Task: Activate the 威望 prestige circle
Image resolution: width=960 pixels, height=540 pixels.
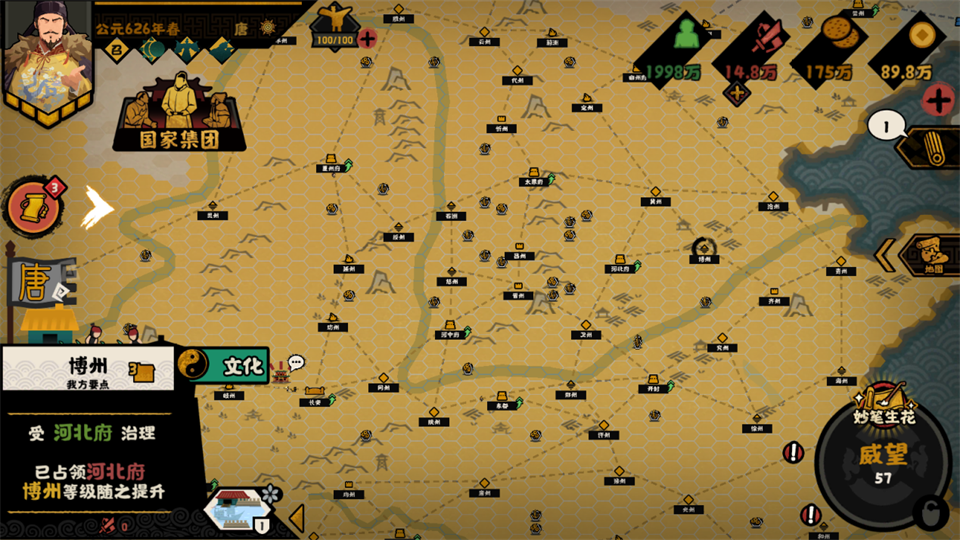Action: [882, 459]
